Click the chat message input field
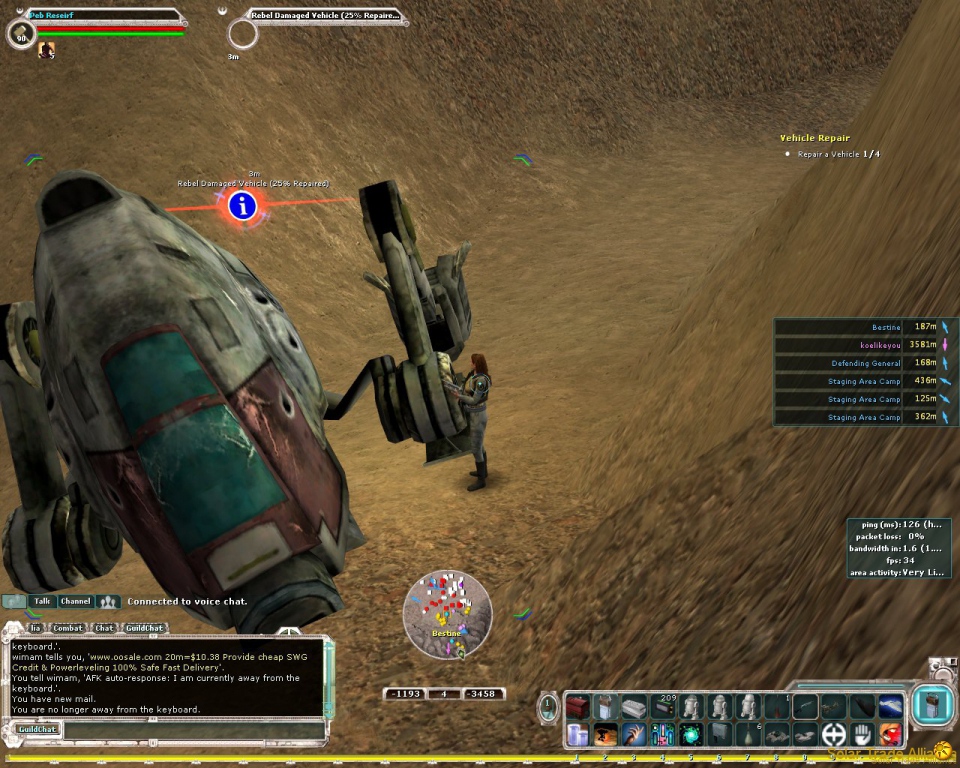Viewport: 960px width, 768px height. pos(190,730)
